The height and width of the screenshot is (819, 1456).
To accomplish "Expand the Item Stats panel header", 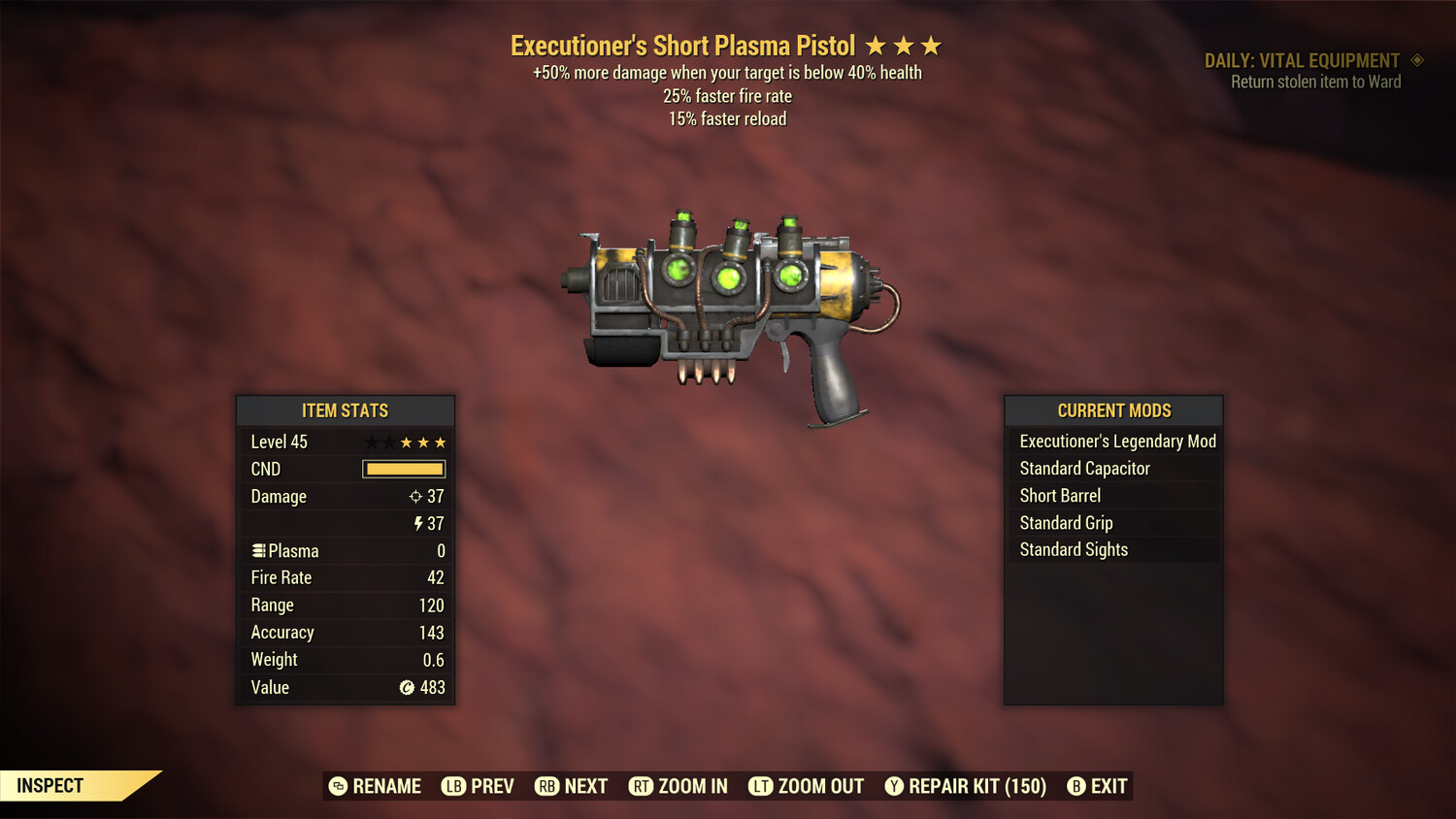I will (x=346, y=410).
